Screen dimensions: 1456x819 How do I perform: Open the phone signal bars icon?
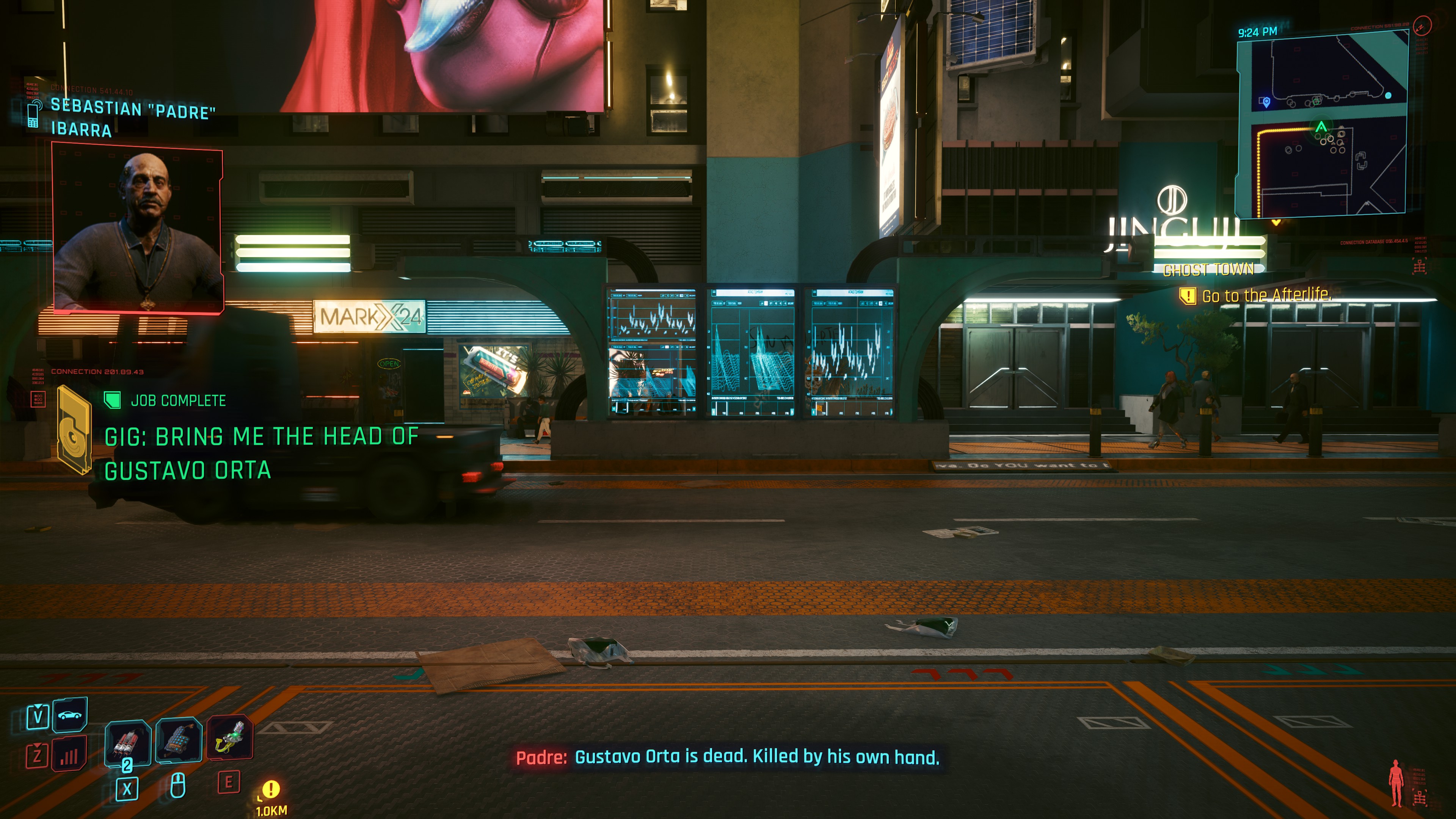(69, 755)
